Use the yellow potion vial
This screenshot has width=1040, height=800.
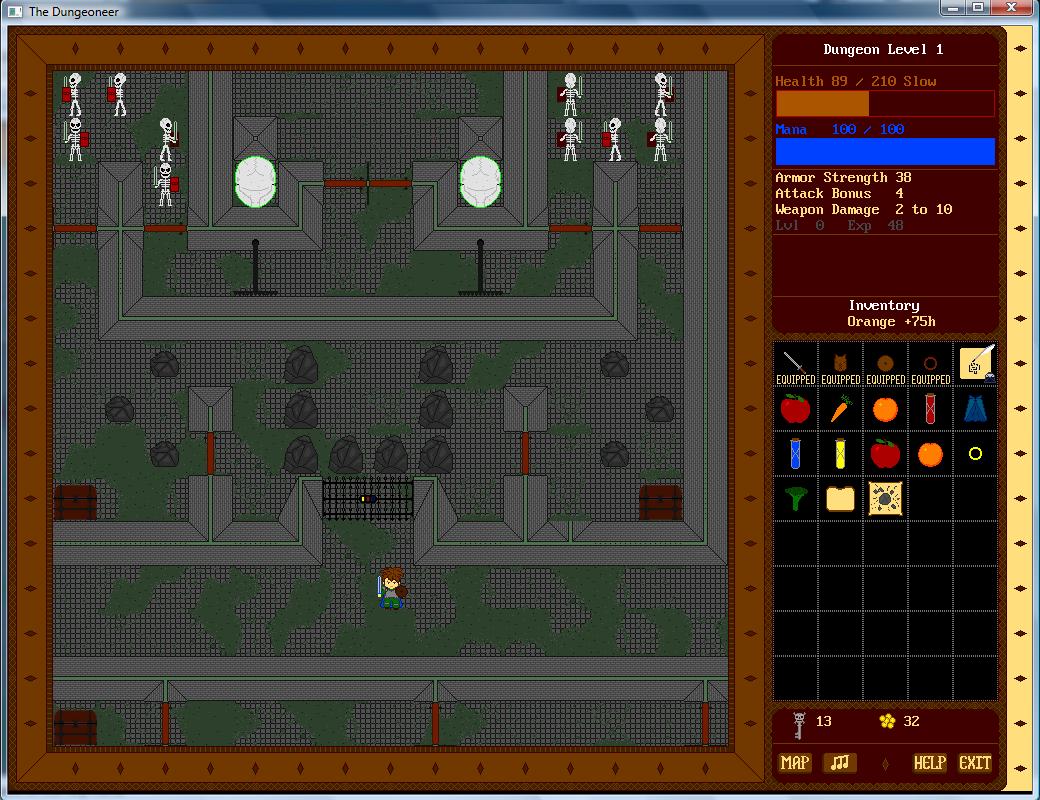point(841,454)
